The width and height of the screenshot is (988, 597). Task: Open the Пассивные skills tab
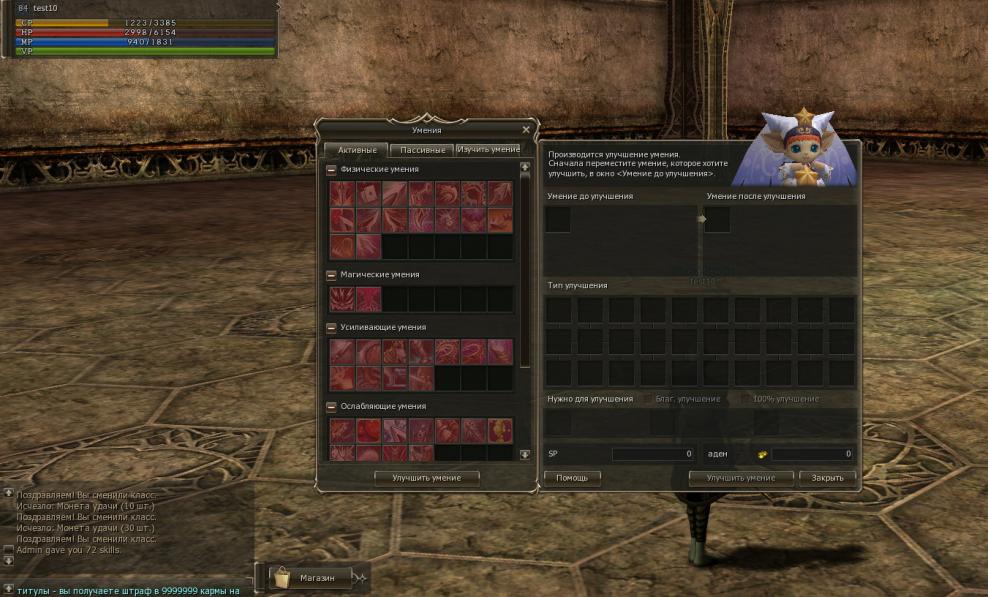pos(422,150)
